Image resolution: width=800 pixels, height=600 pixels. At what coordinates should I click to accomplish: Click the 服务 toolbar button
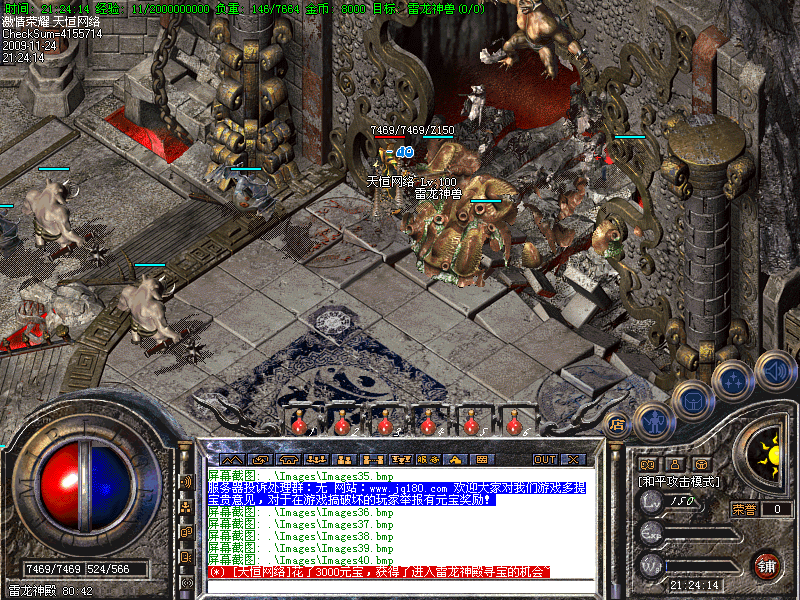[427, 459]
